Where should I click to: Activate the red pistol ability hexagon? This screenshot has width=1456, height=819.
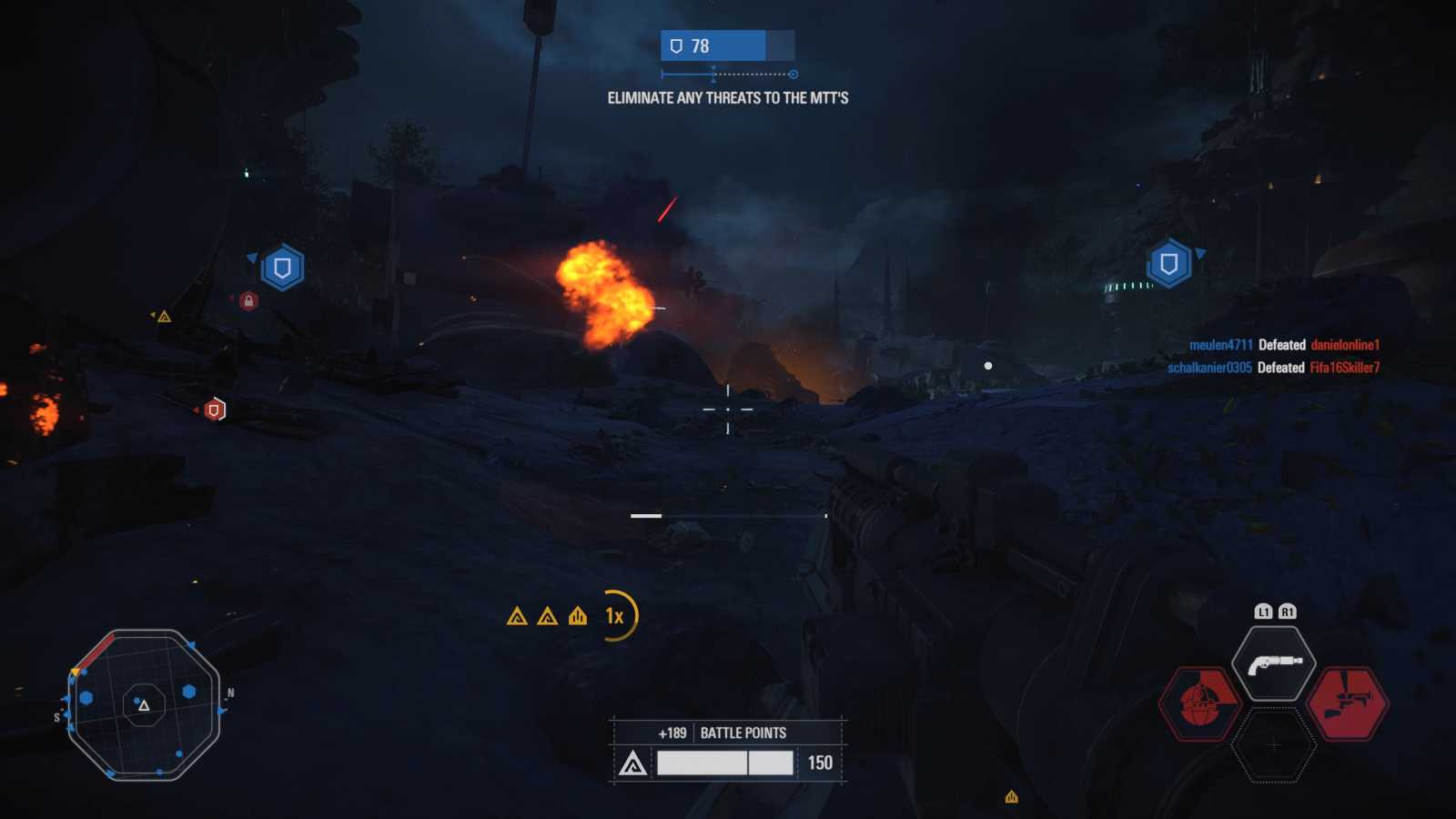[1347, 703]
